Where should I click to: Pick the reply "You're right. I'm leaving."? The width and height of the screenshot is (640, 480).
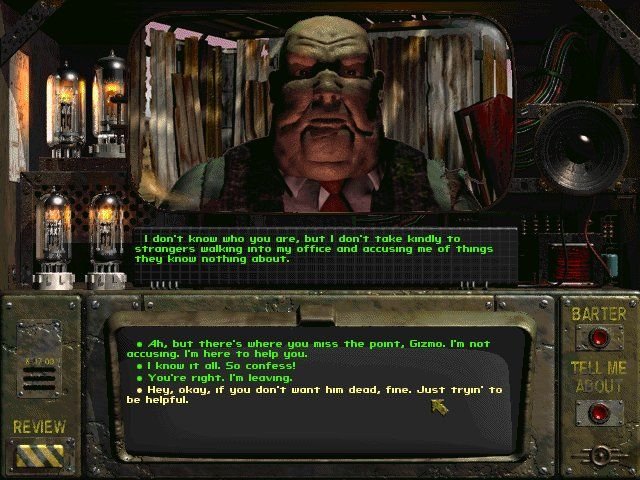tap(205, 378)
